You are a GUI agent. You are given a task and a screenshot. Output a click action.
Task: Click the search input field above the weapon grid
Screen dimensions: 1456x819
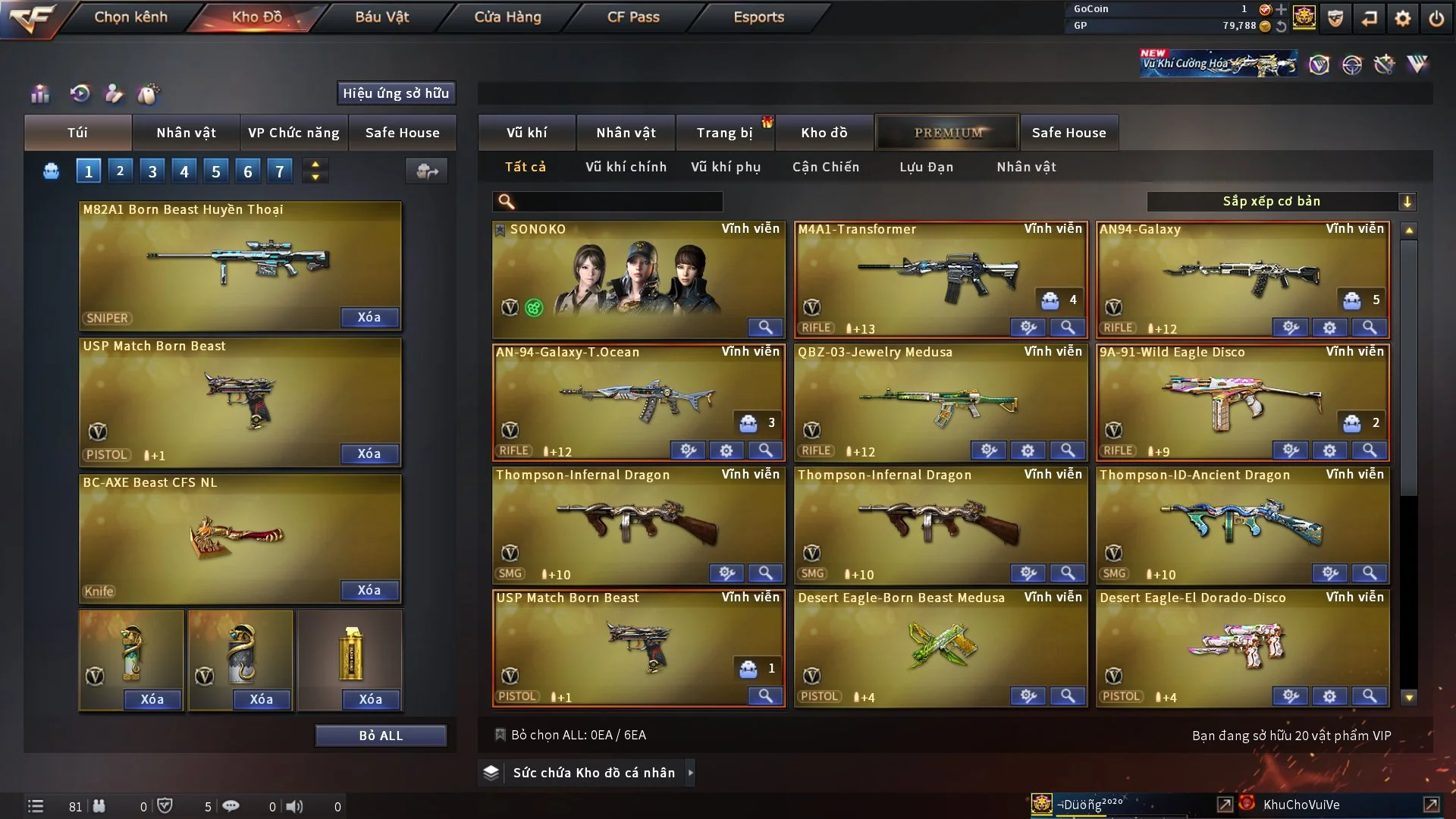click(x=607, y=202)
